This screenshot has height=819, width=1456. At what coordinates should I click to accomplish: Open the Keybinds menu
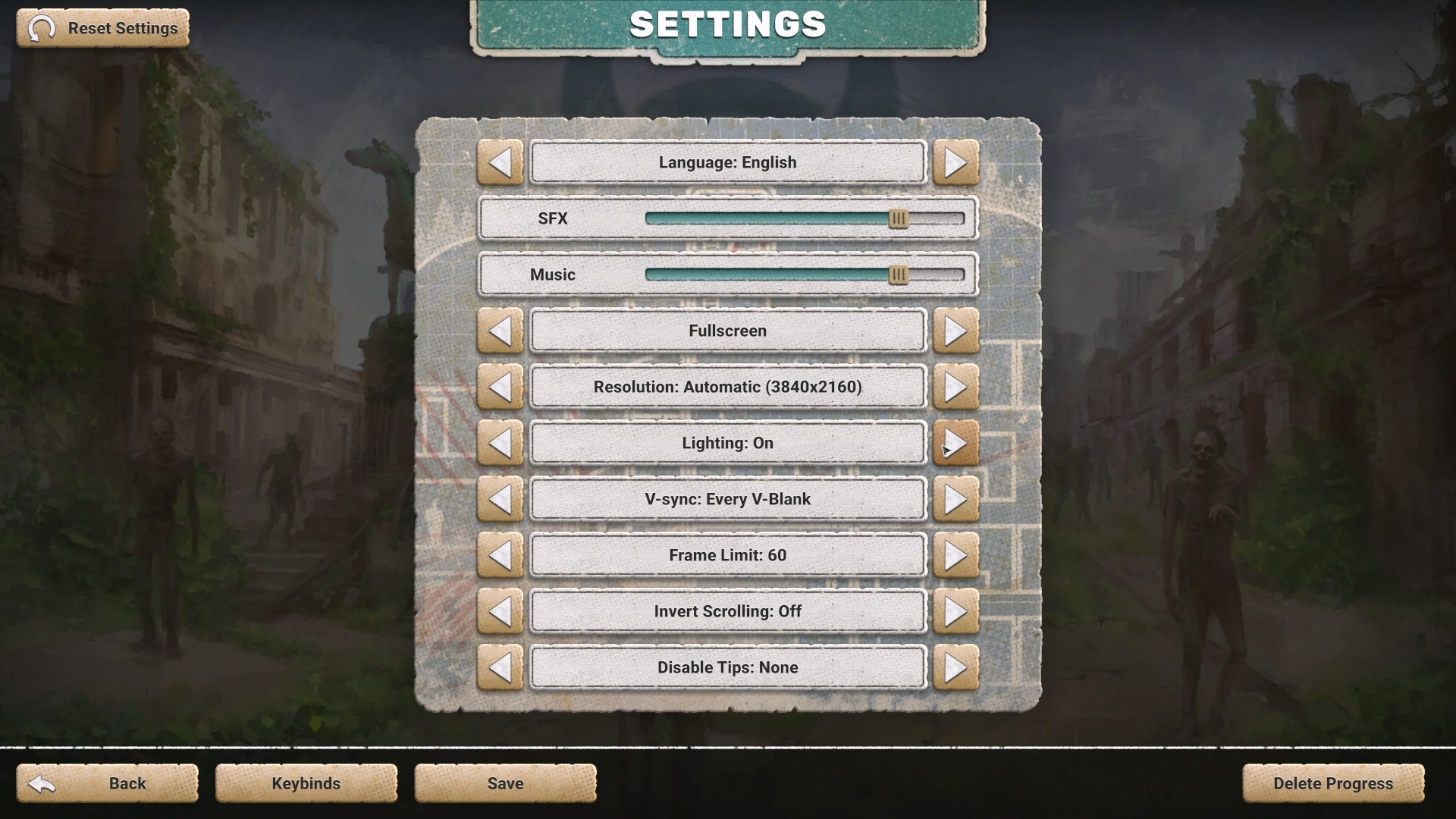(x=306, y=783)
